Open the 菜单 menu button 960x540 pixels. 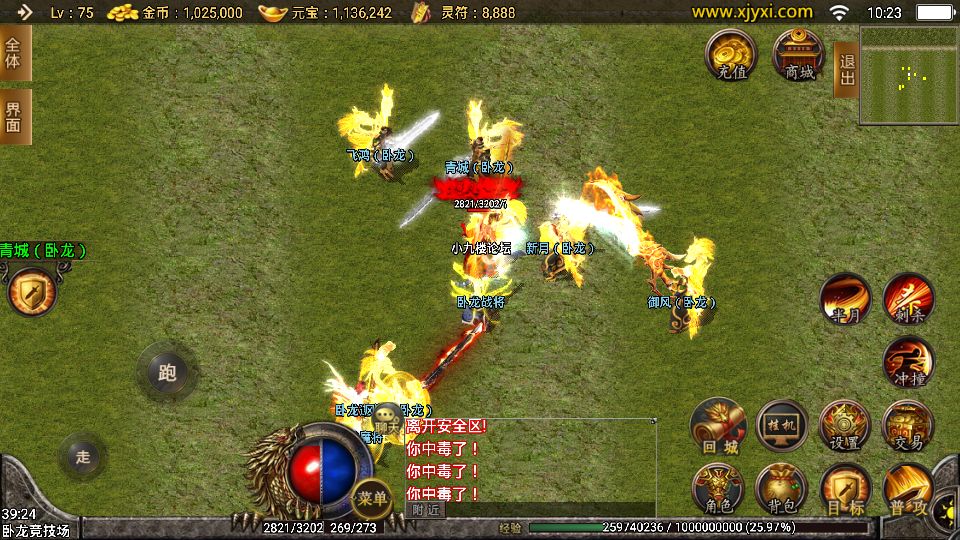tap(372, 497)
